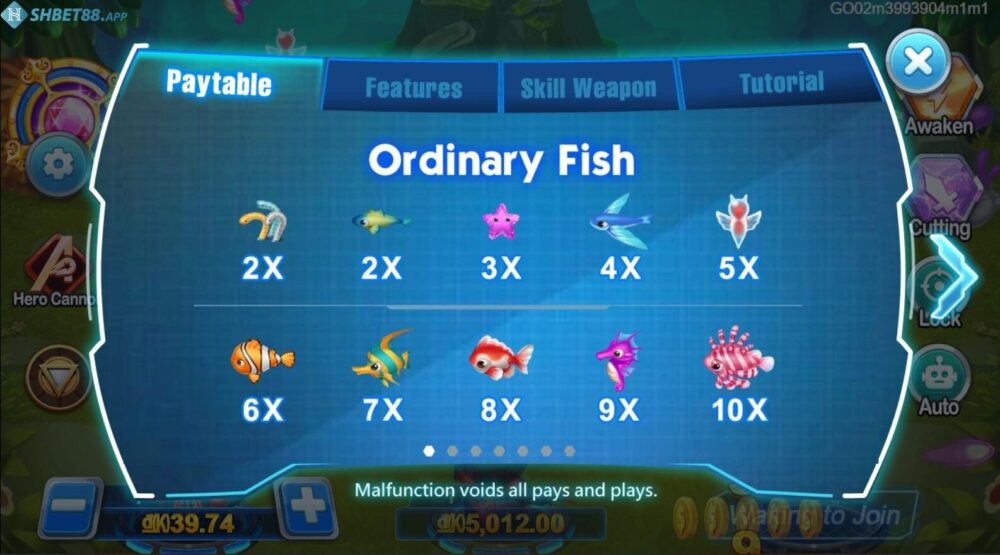Select the Paytable tab
Image resolution: width=1000 pixels, height=555 pixels.
218,82
